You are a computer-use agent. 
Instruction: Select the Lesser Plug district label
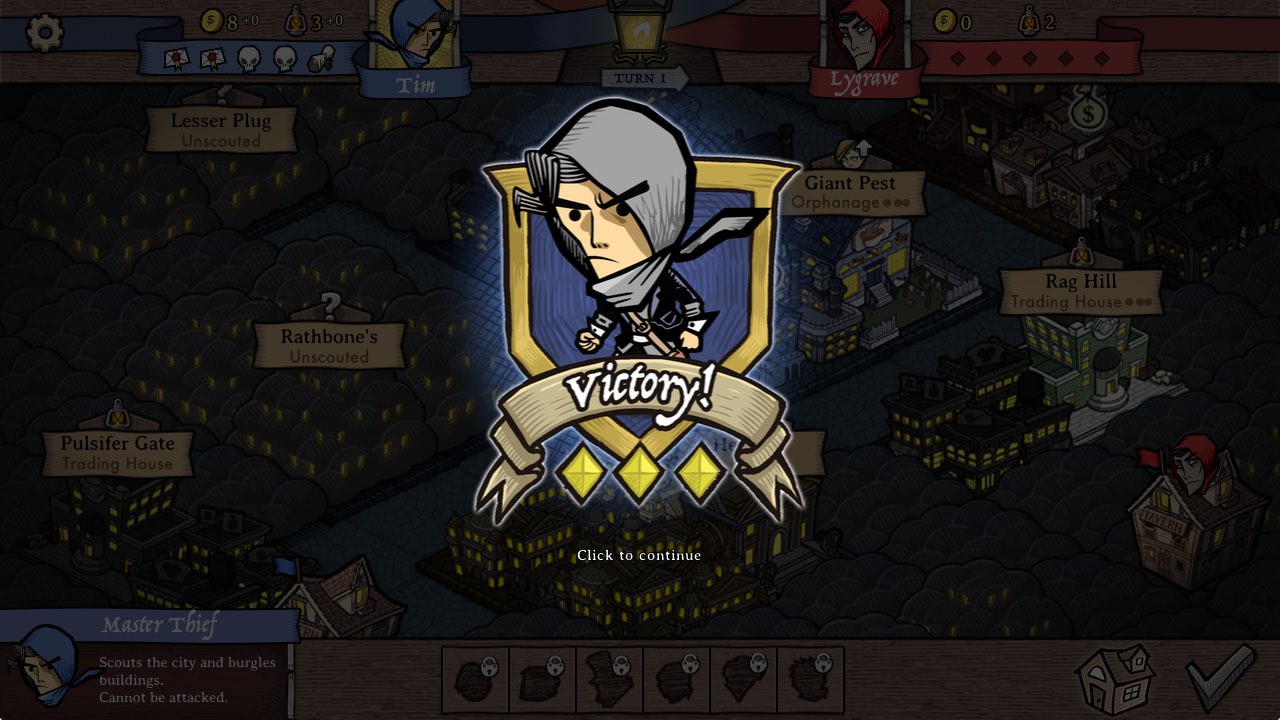click(221, 130)
